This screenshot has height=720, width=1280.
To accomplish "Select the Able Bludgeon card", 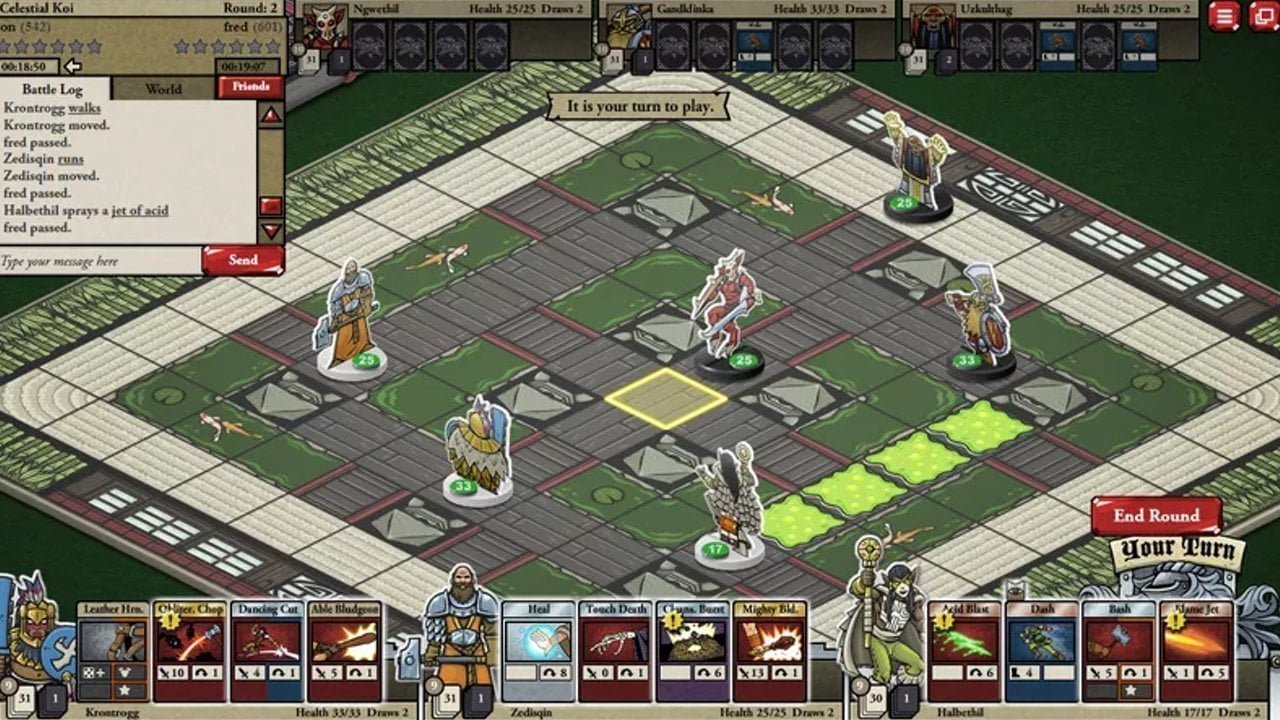I will [345, 651].
